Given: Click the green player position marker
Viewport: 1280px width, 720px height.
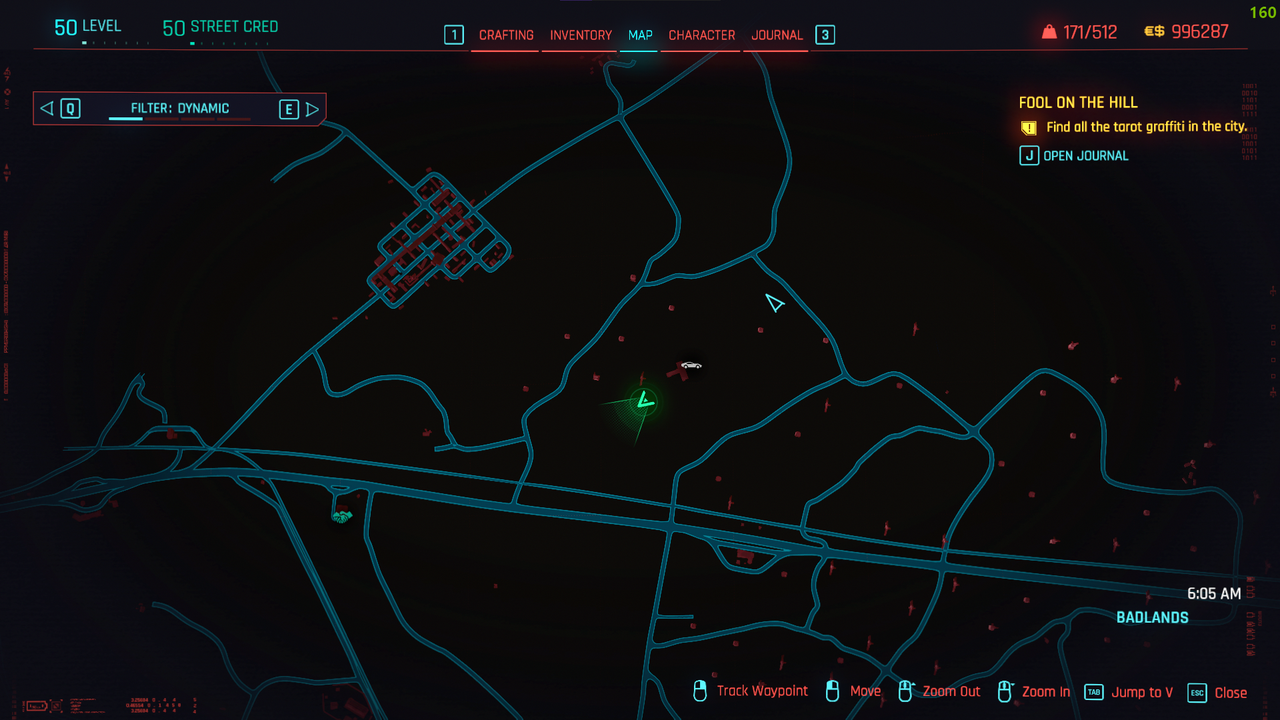Looking at the screenshot, I should (x=645, y=402).
